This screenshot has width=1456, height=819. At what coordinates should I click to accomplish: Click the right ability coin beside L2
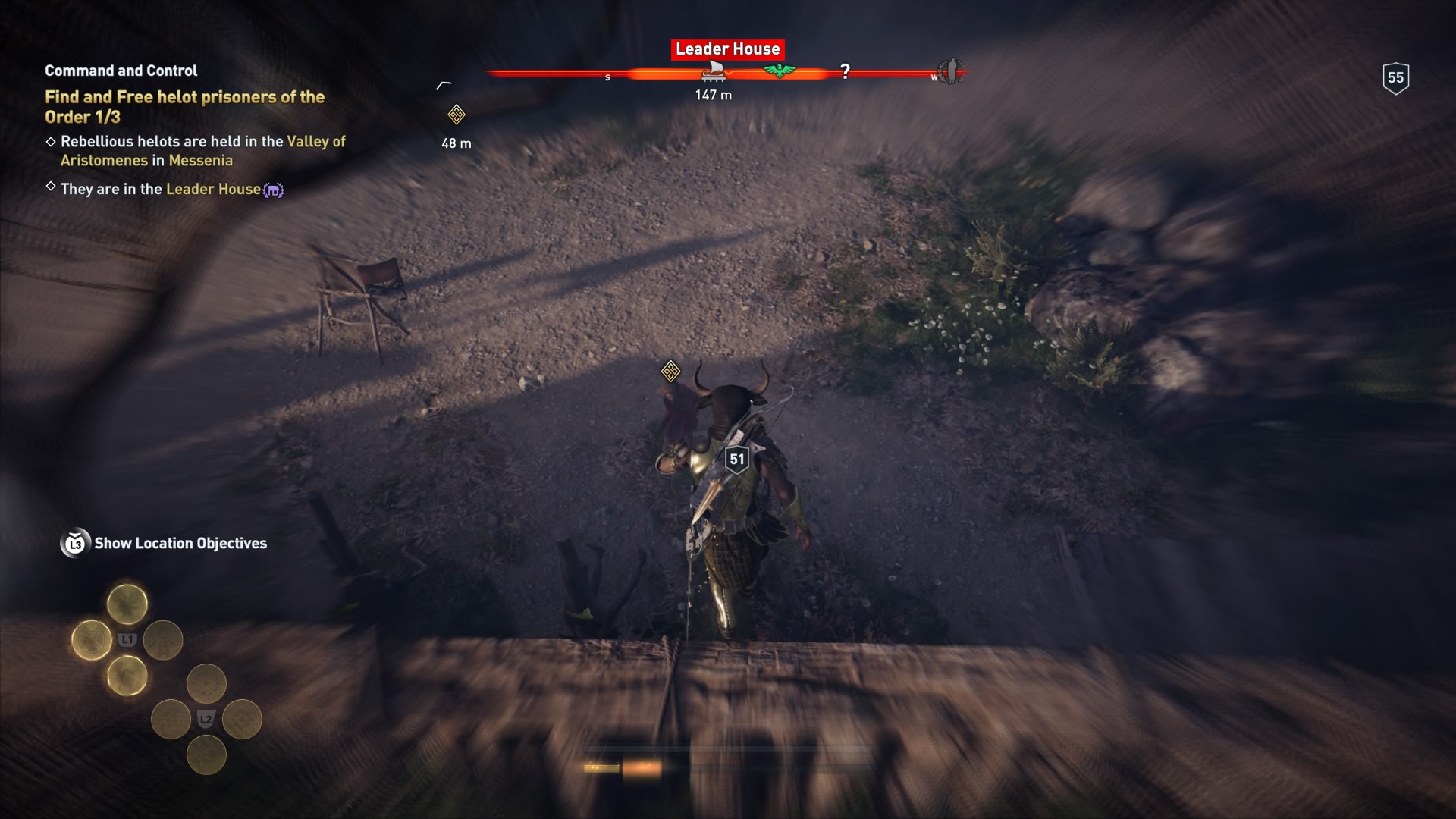[241, 719]
